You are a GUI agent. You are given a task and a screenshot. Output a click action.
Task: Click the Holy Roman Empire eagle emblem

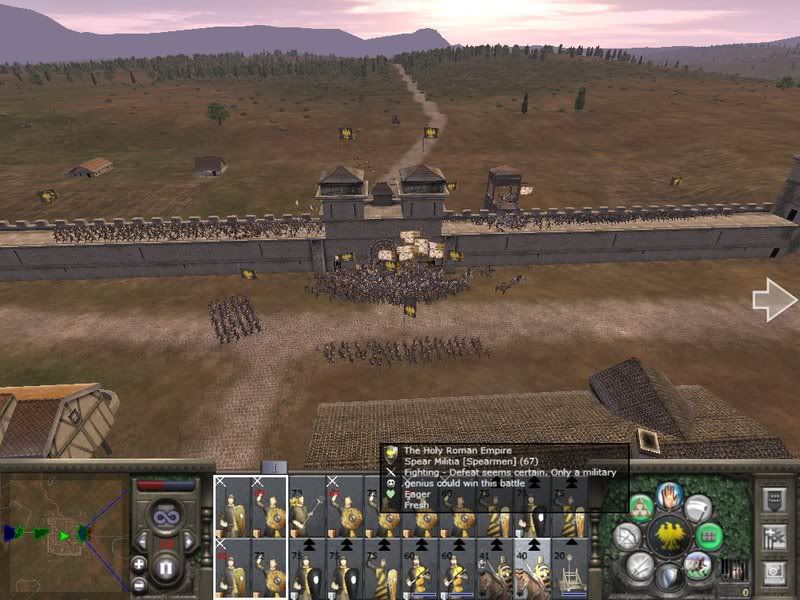[x=670, y=536]
